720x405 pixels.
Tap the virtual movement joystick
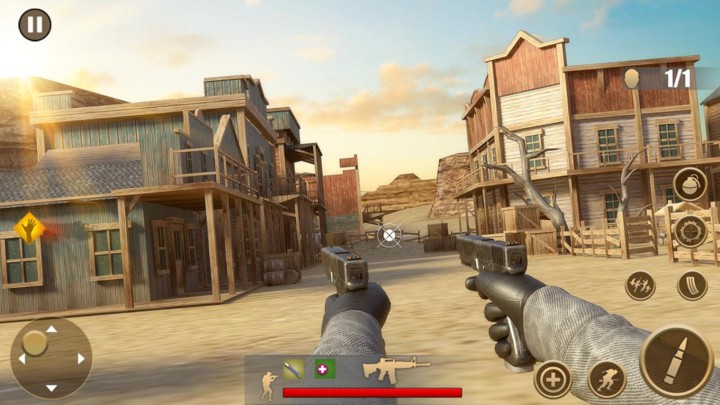point(51,357)
